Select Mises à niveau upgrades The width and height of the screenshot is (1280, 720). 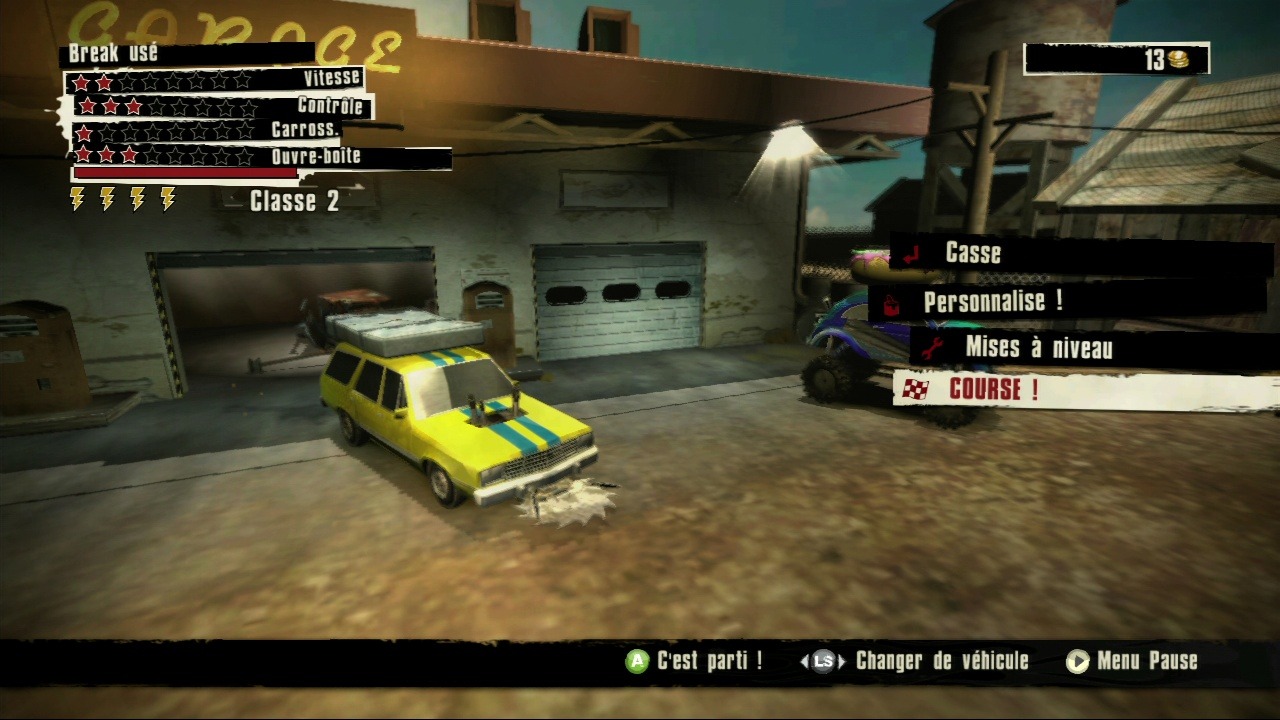pos(1038,348)
